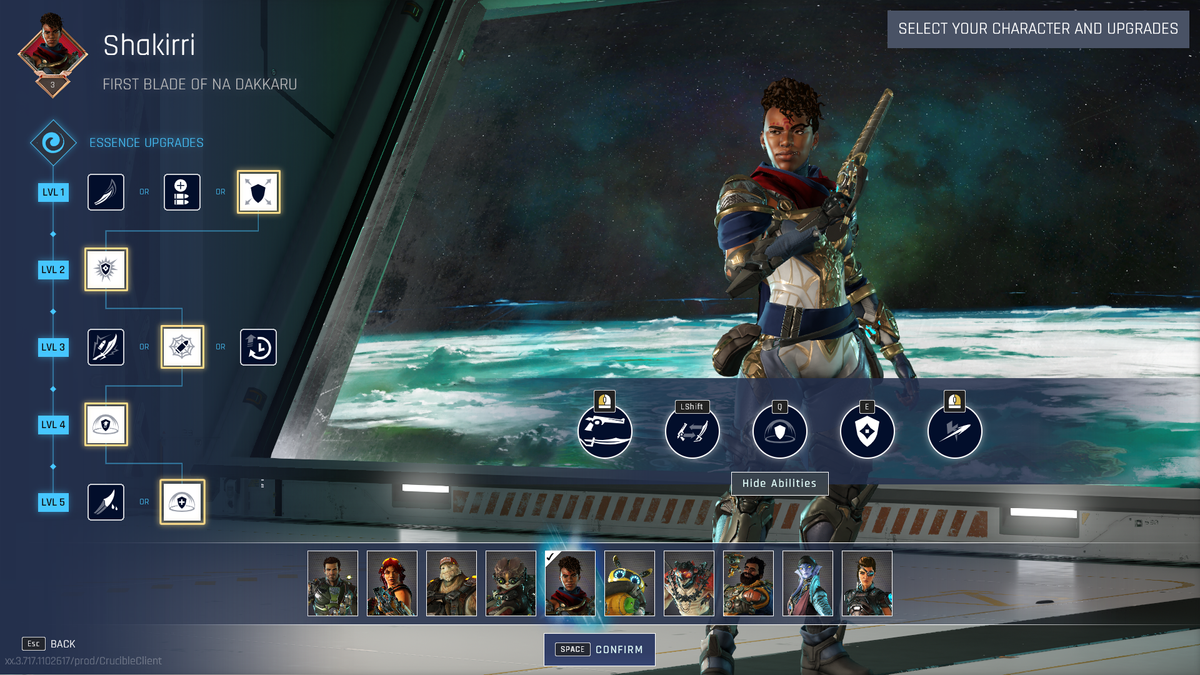Screen dimensions: 1200x675
Task: Choose the goggled cat creature portrait
Action: click(511, 583)
